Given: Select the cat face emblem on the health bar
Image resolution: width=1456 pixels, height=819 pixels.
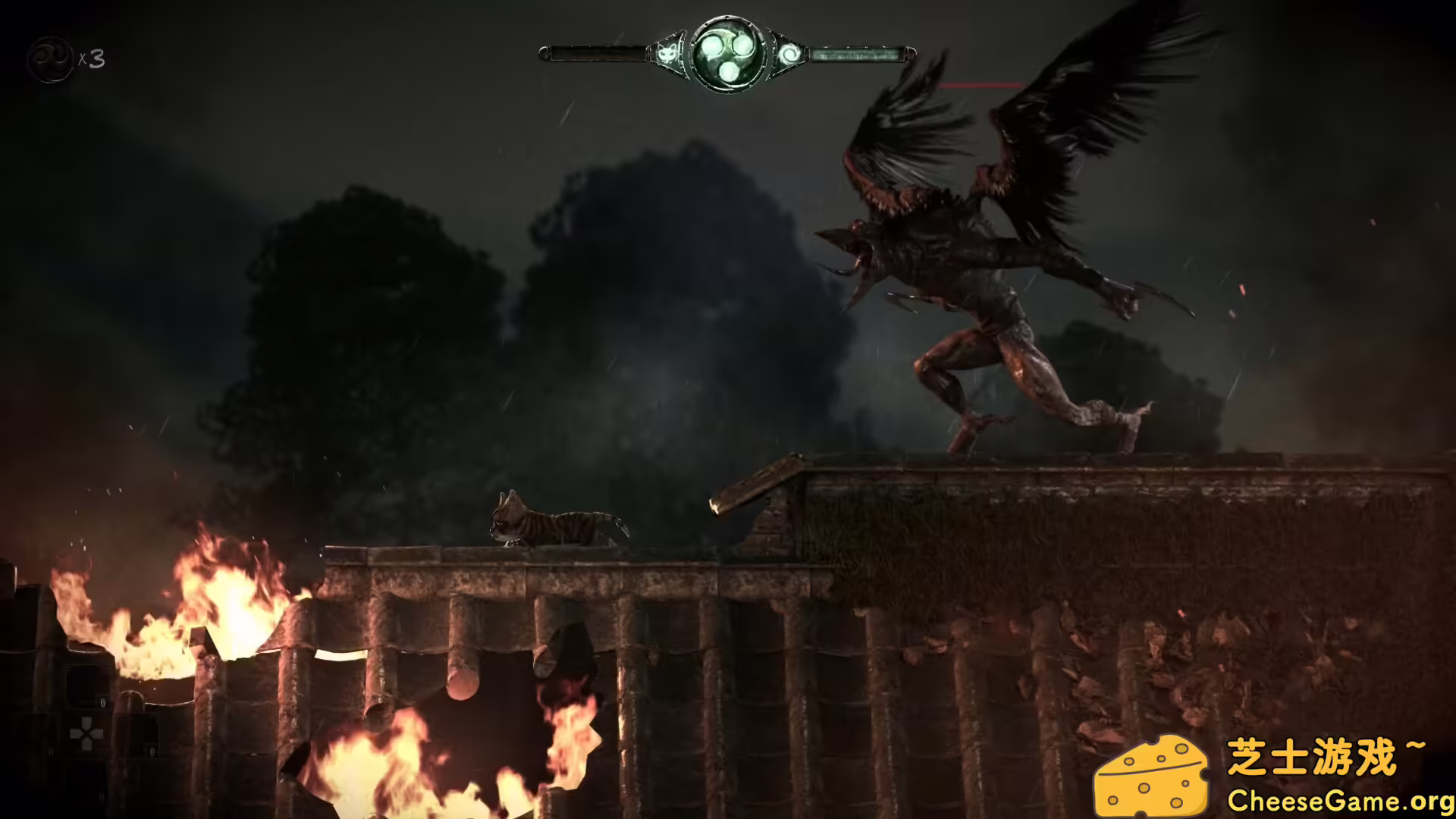Looking at the screenshot, I should (x=667, y=54).
